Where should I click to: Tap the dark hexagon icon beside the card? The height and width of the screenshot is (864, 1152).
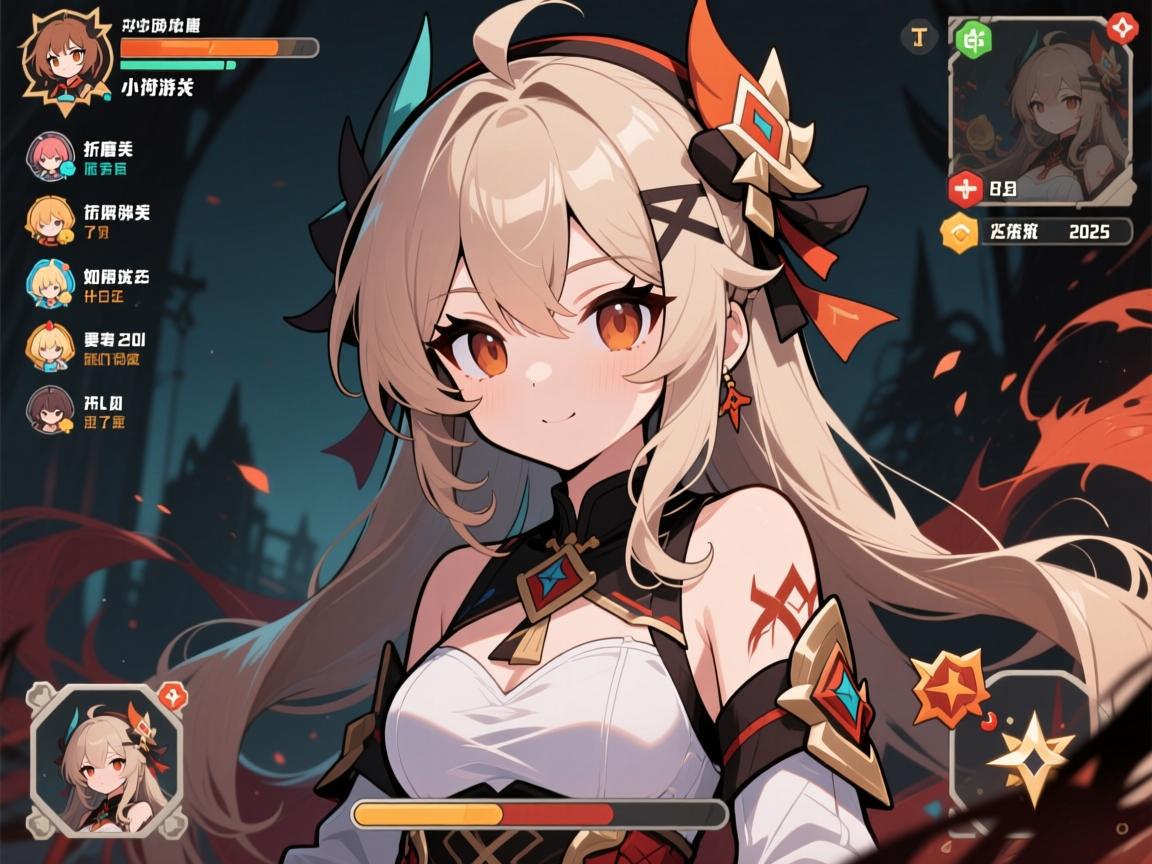coord(918,38)
